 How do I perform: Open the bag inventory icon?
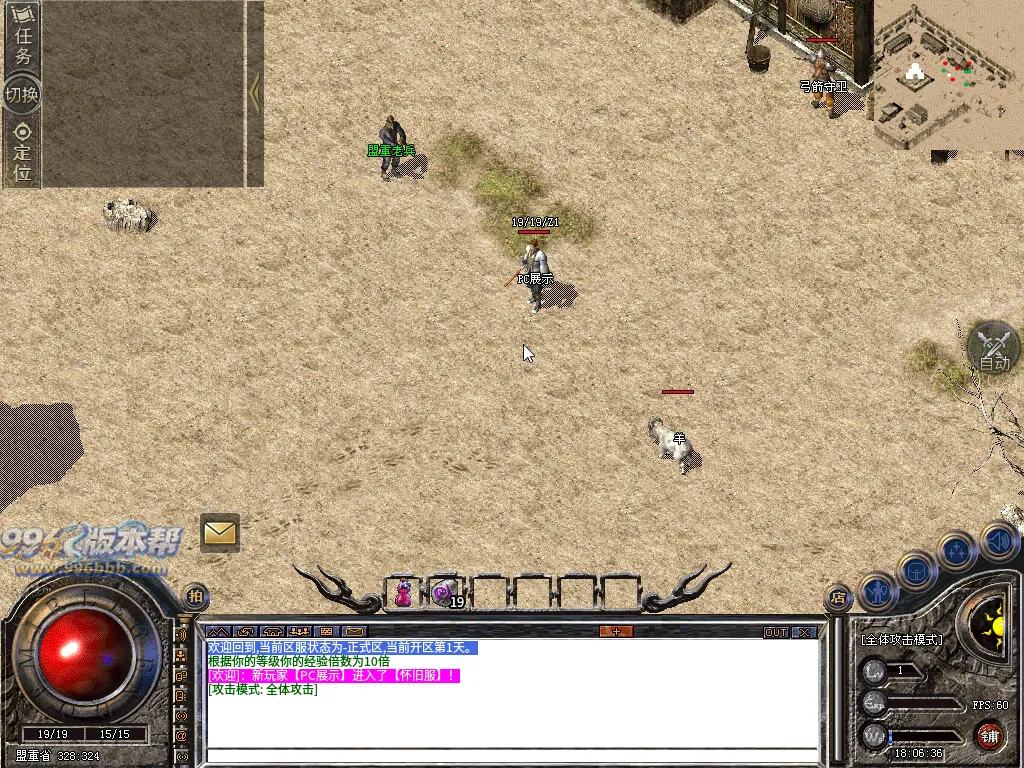(917, 569)
